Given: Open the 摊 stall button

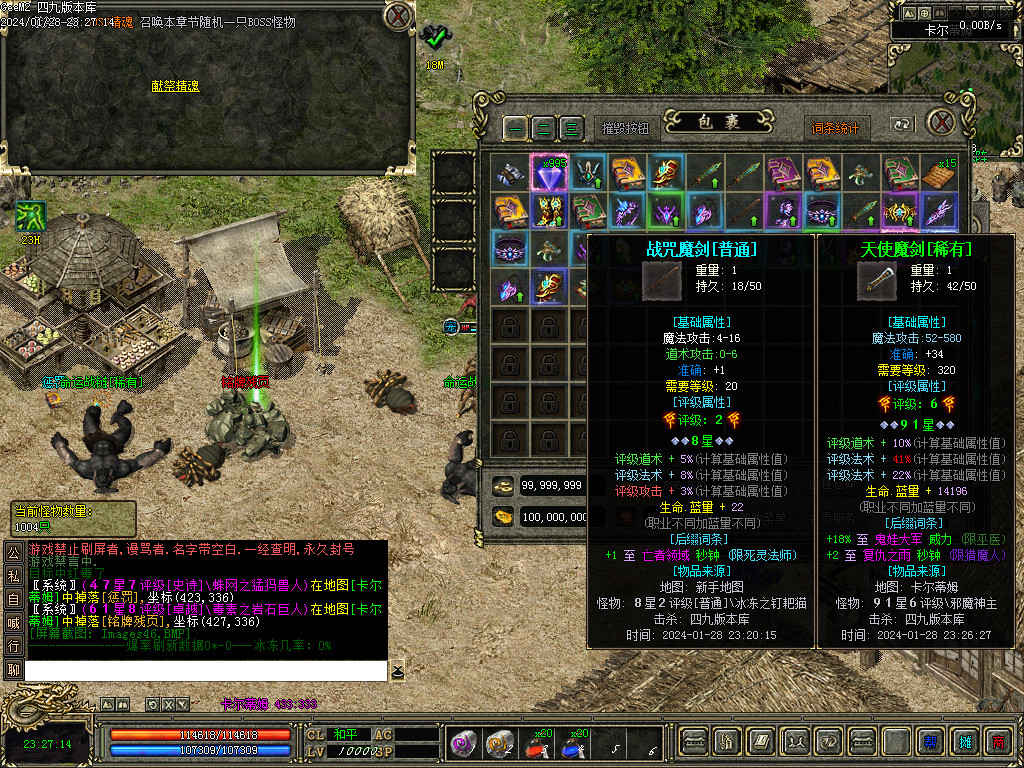Looking at the screenshot, I should 965,741.
